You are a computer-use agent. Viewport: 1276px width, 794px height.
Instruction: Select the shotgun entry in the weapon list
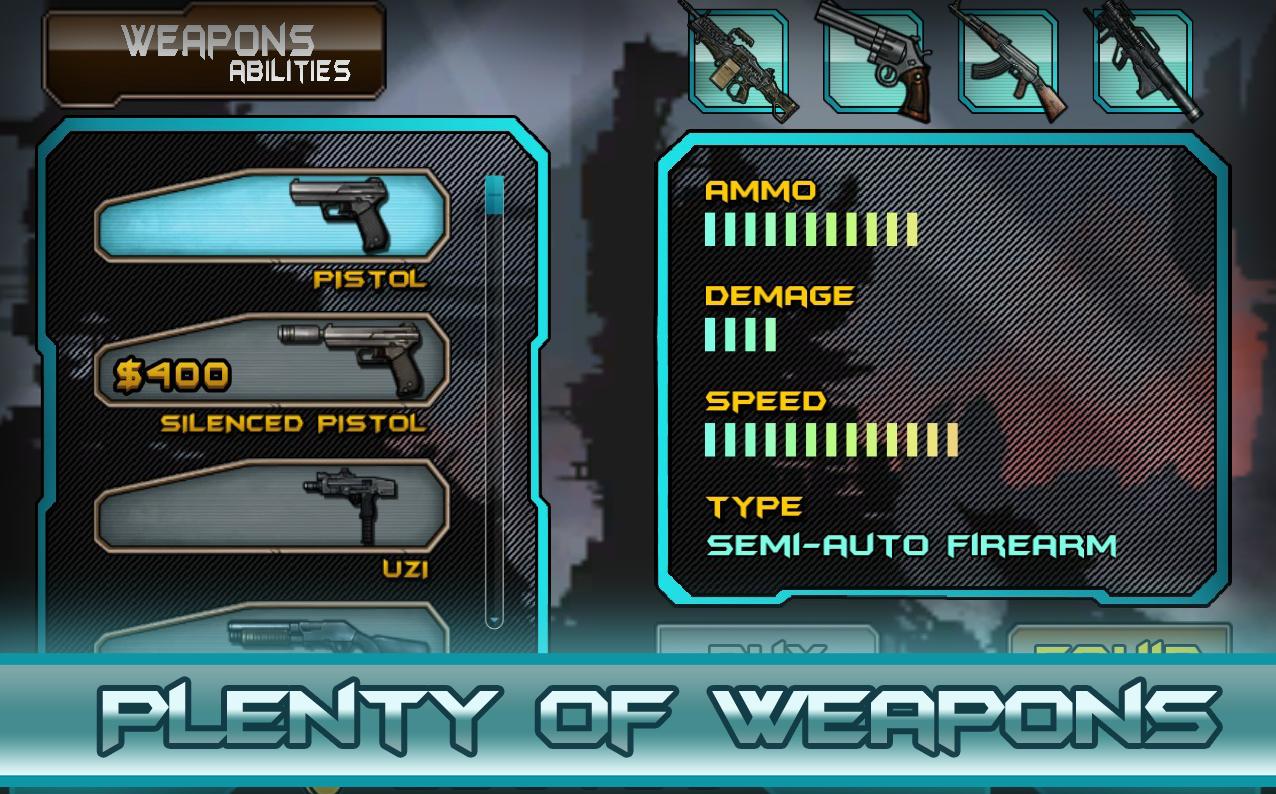tap(272, 634)
